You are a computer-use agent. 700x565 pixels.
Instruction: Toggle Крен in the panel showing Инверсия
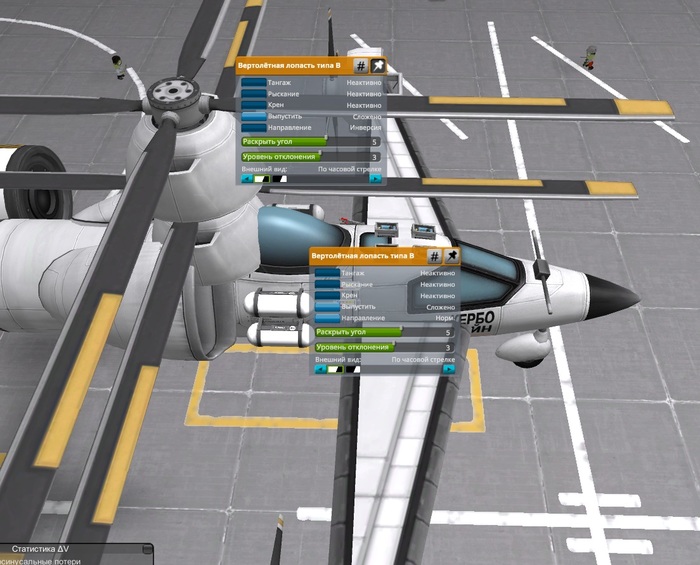coord(253,105)
